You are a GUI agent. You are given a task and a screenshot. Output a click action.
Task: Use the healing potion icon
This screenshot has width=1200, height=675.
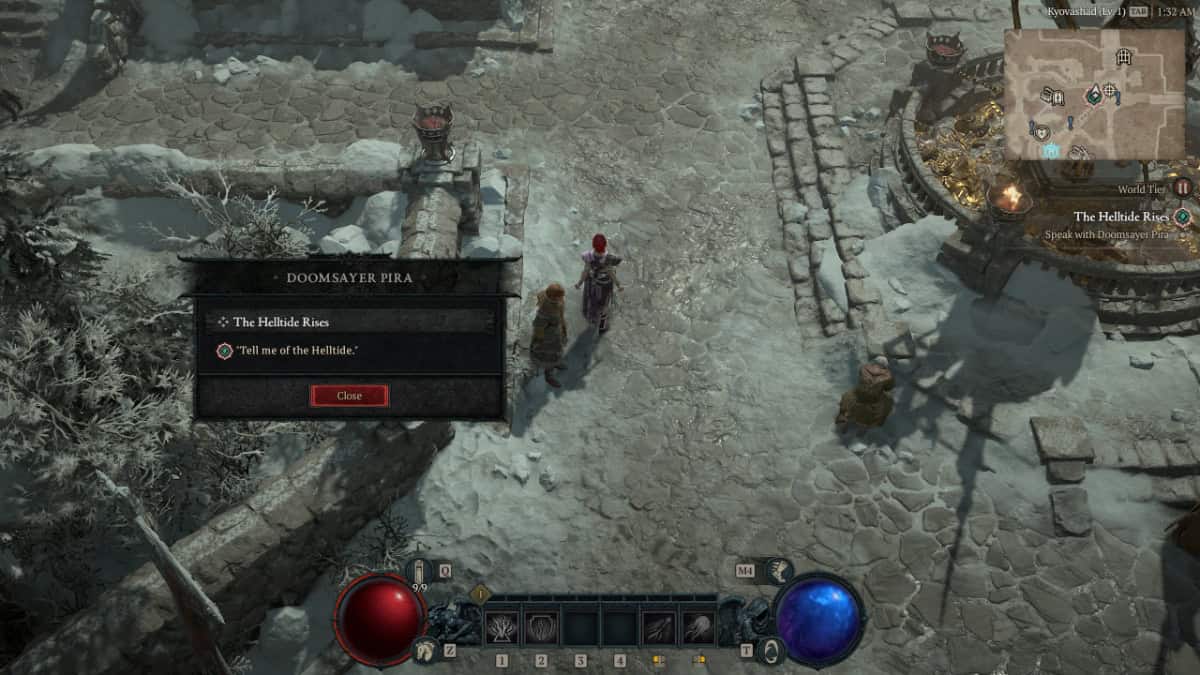[x=420, y=572]
